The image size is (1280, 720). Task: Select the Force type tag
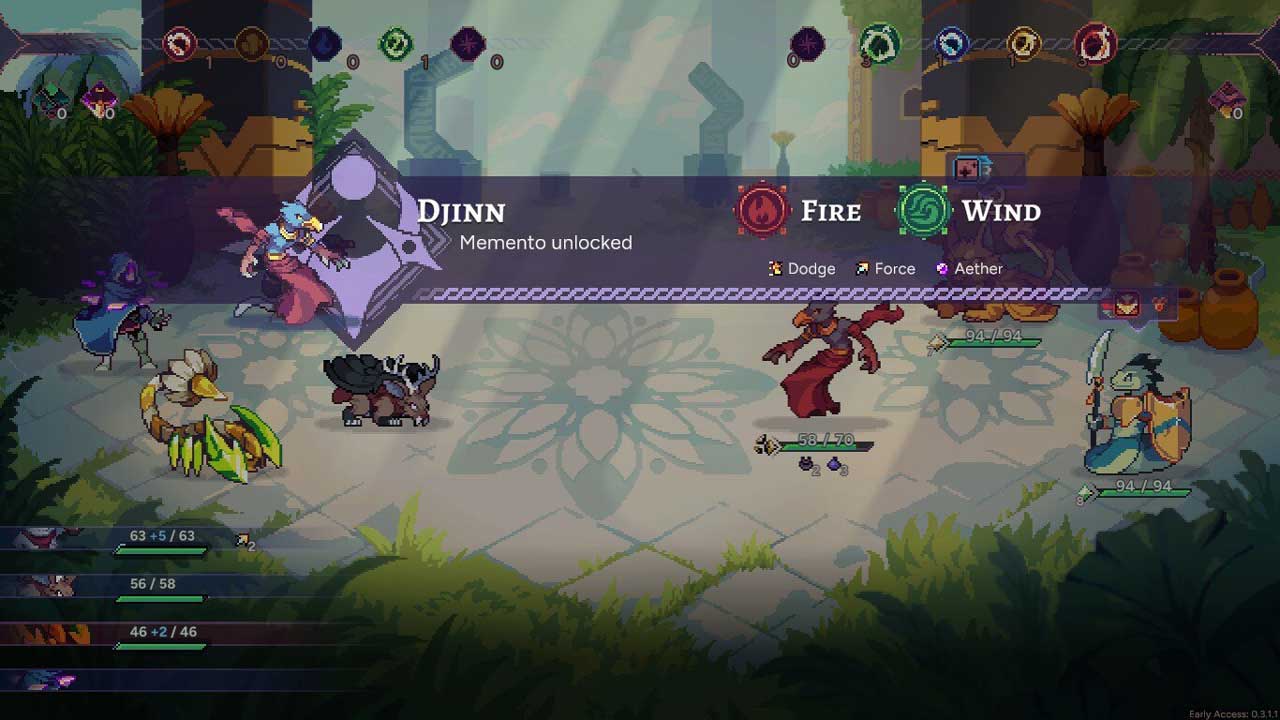[x=886, y=268]
